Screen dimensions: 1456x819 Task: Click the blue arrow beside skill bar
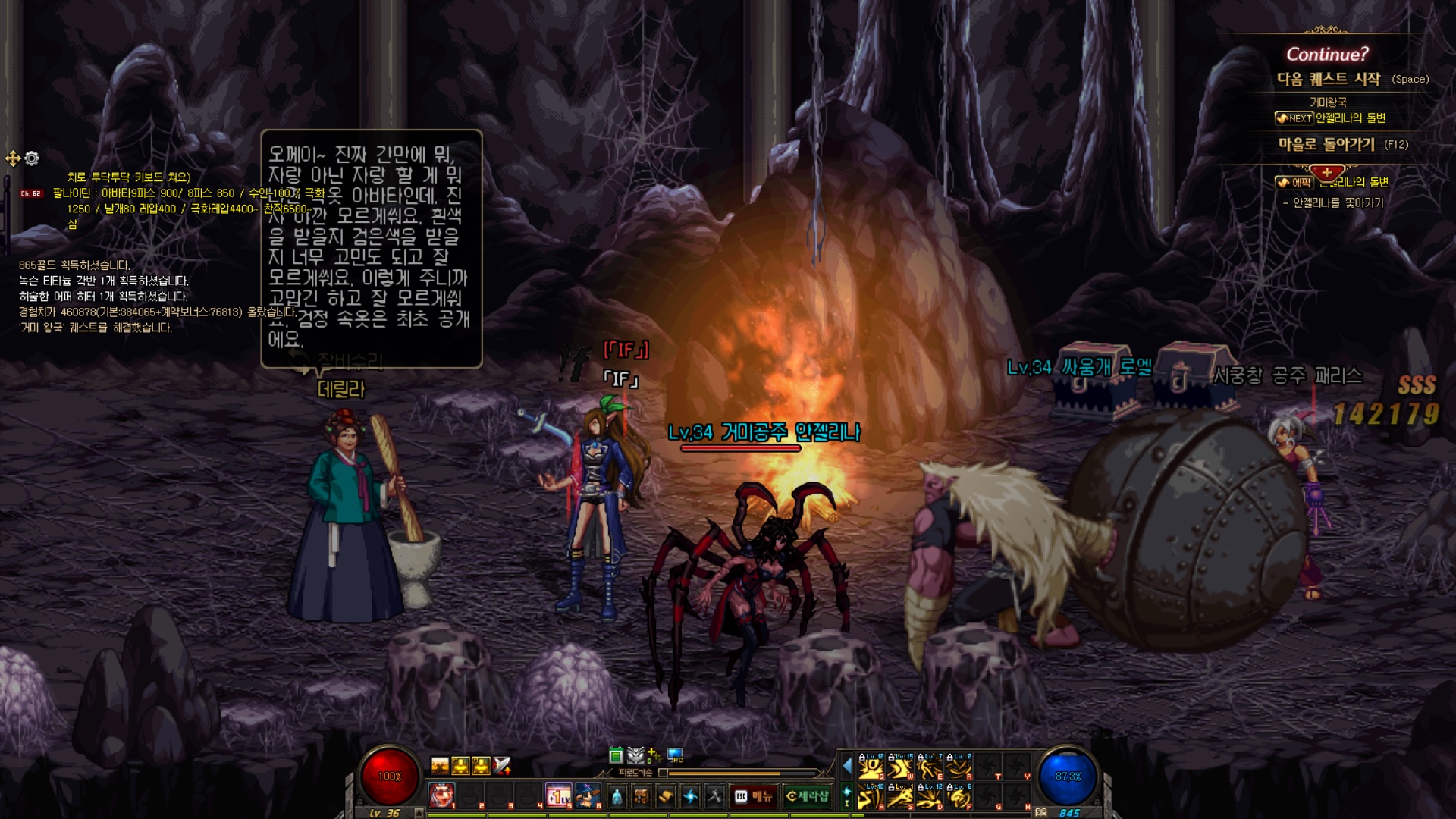click(847, 766)
